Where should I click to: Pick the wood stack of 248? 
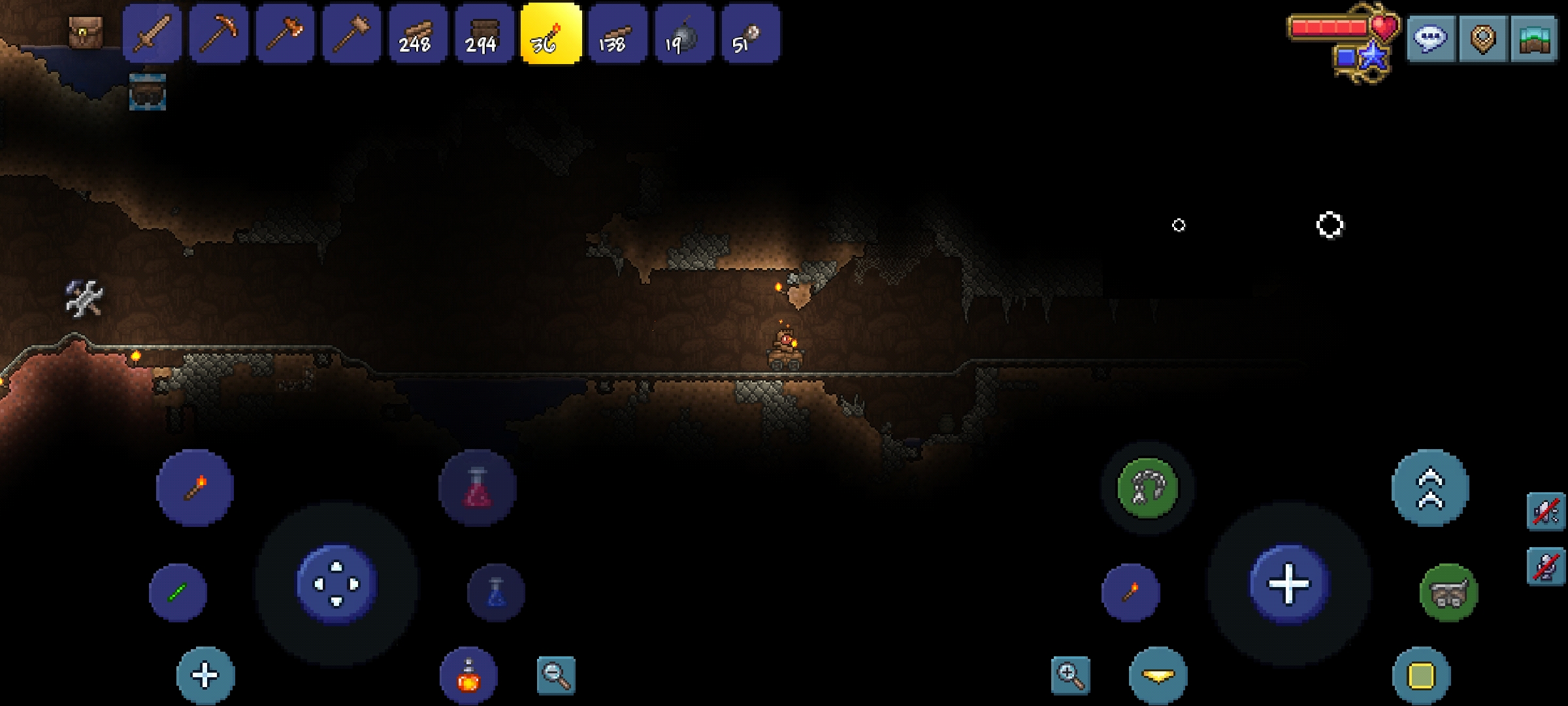[418, 34]
